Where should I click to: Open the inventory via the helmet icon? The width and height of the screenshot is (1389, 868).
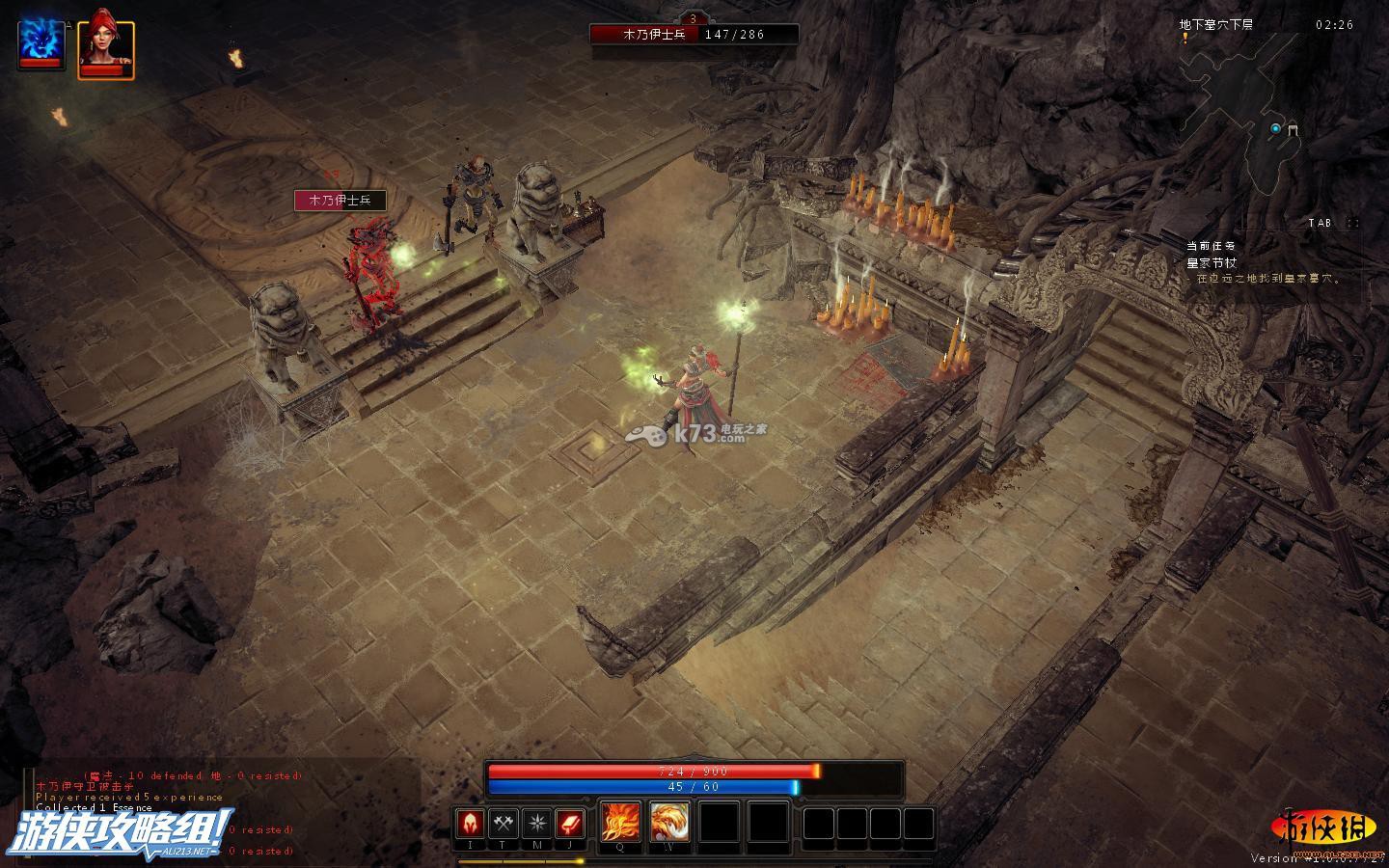[471, 824]
